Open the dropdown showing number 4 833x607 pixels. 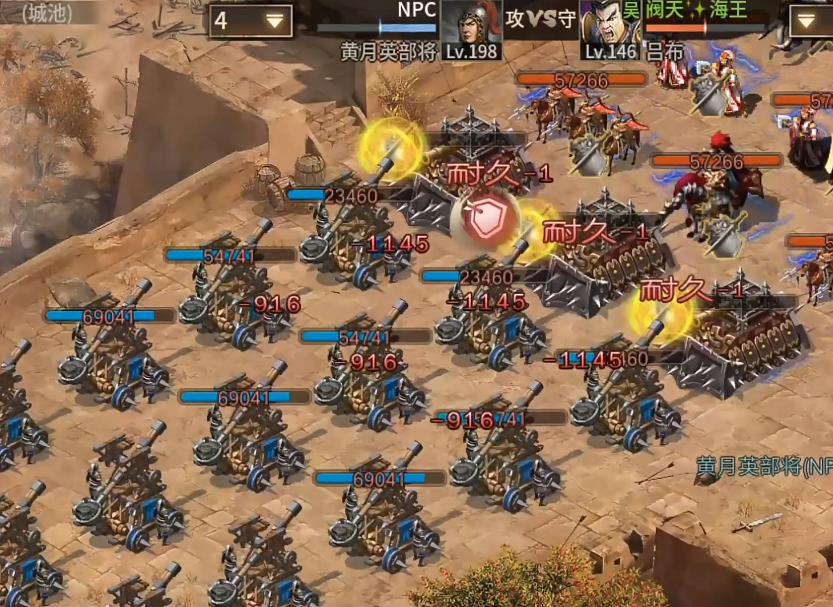(x=250, y=20)
